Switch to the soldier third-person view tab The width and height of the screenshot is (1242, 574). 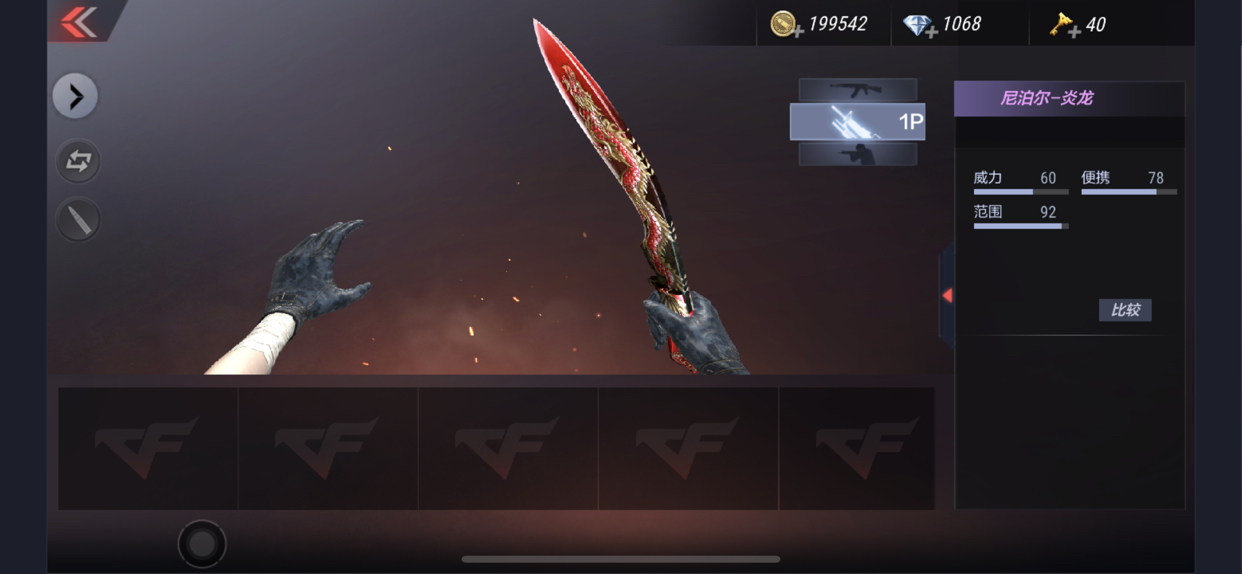(857, 154)
